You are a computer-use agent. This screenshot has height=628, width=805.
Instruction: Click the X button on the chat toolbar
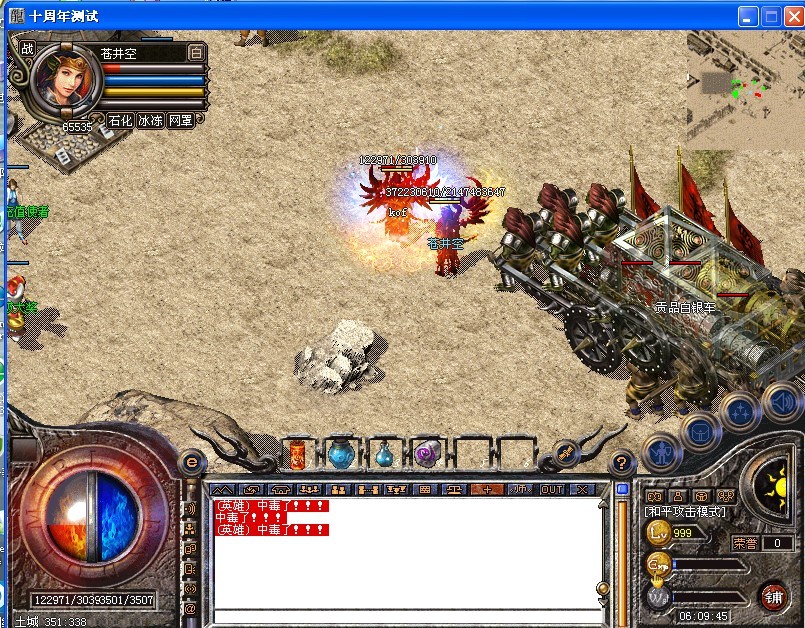582,490
